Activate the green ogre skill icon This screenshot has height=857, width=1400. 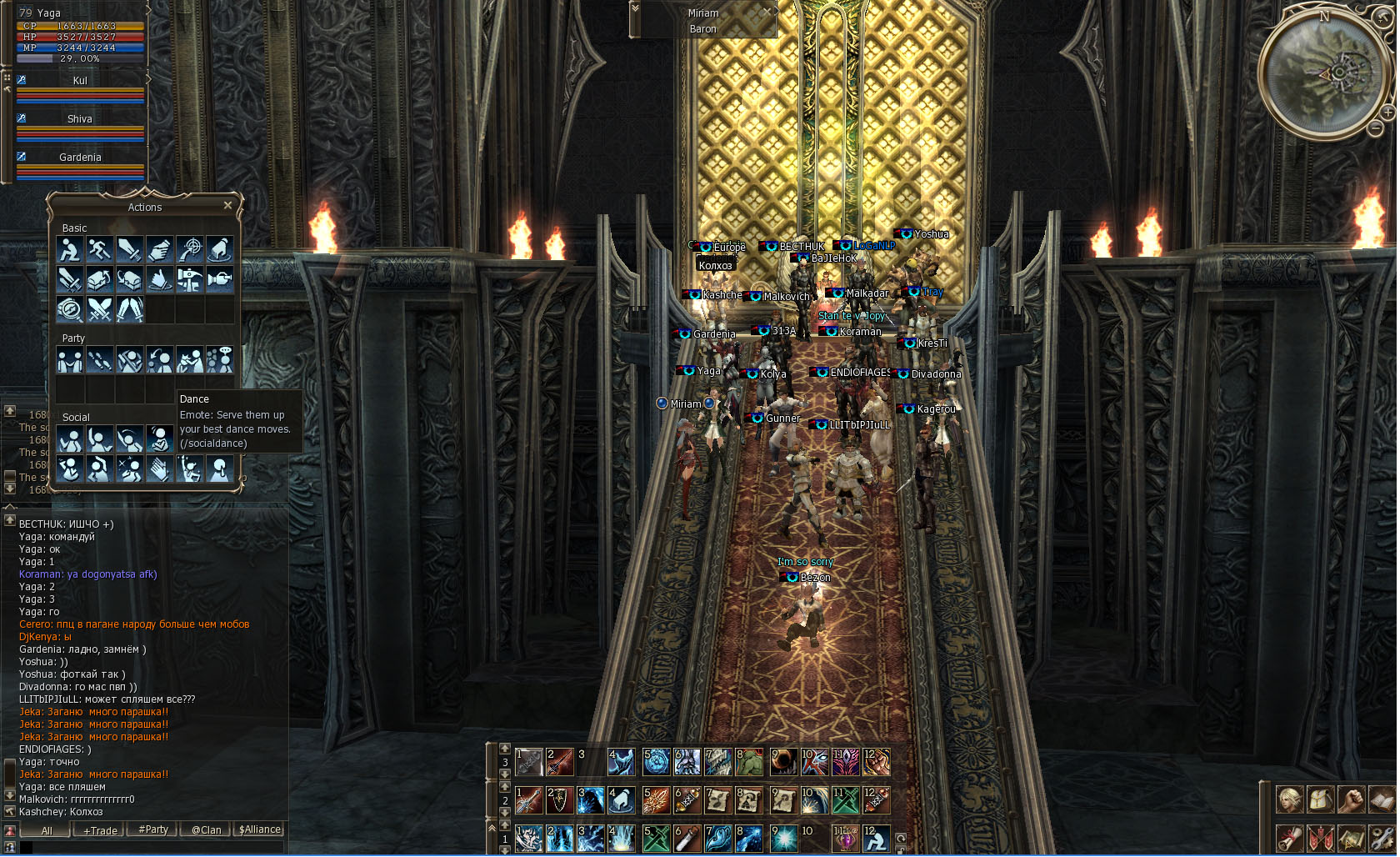click(x=749, y=761)
